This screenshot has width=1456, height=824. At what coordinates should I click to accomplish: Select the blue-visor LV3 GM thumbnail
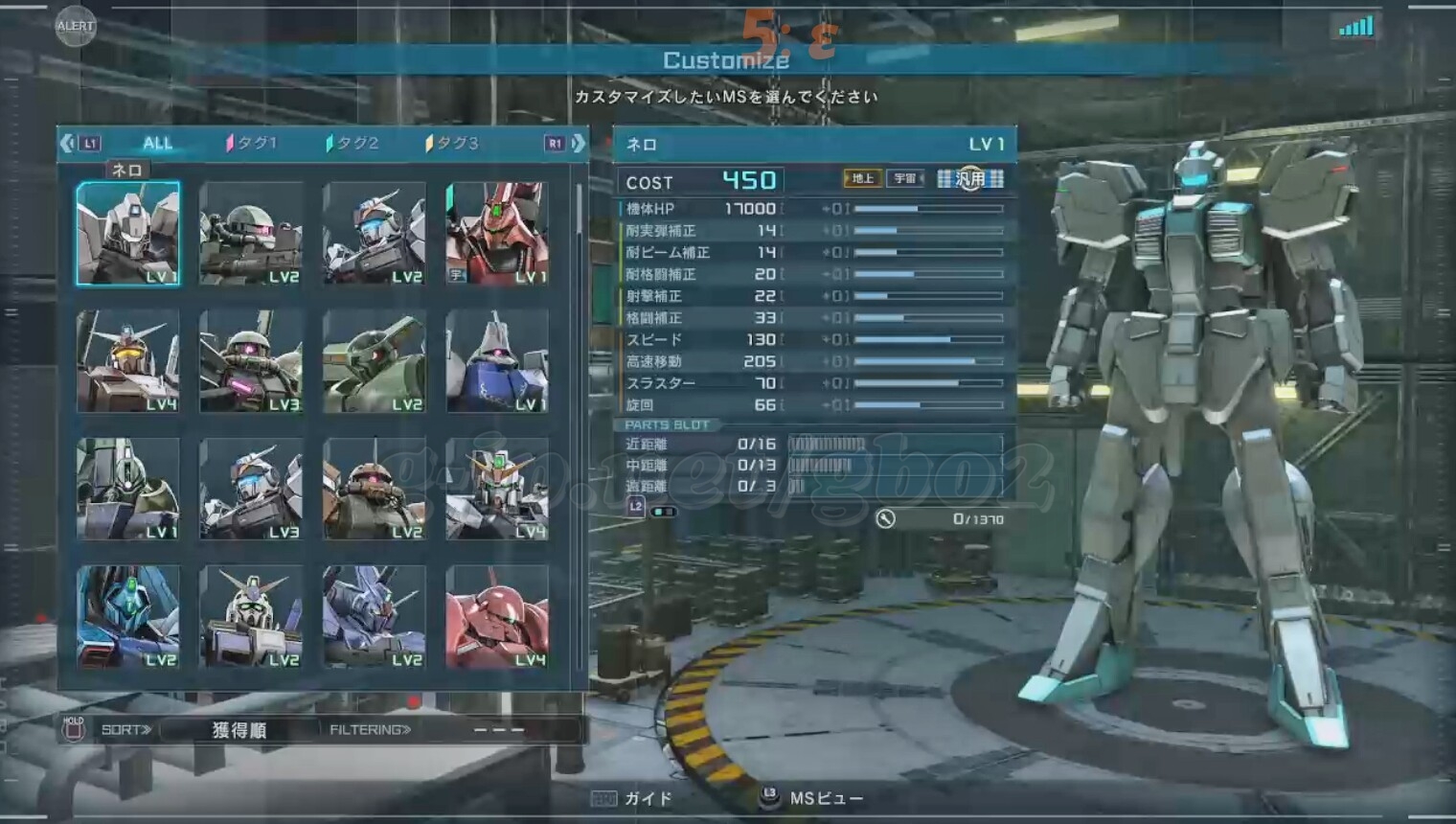(x=251, y=489)
